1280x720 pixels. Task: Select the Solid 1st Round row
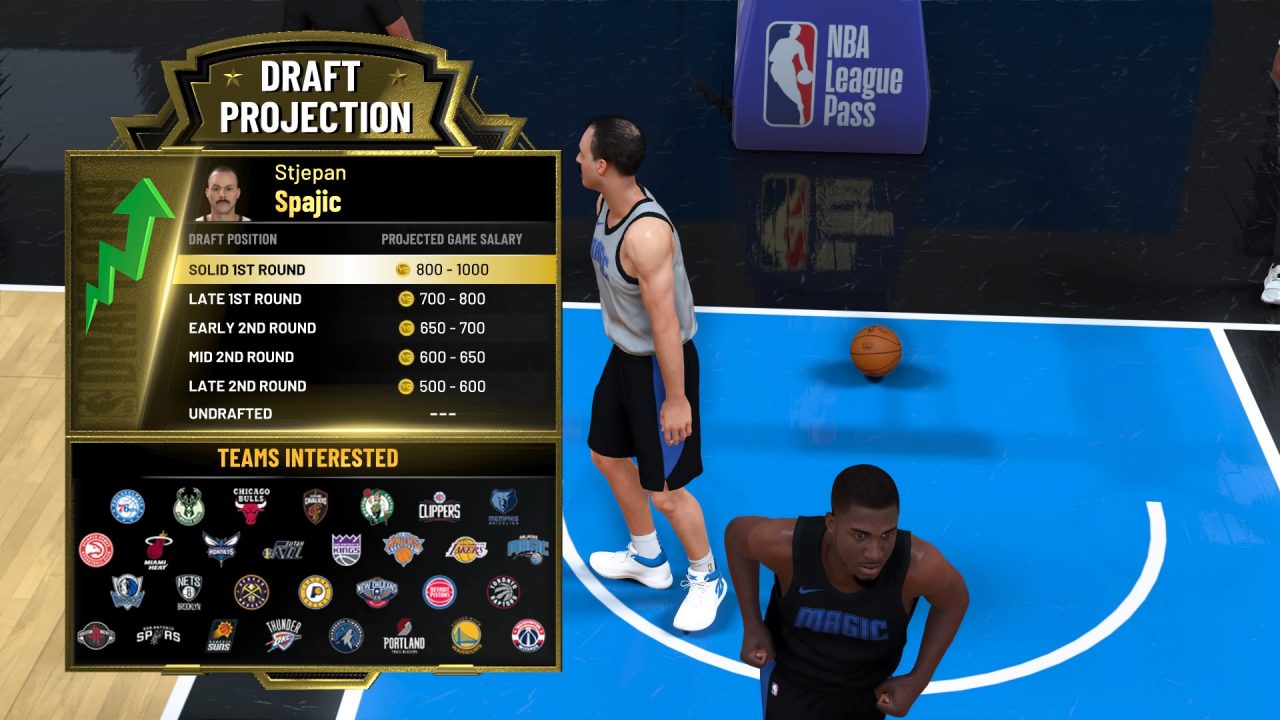(364, 270)
